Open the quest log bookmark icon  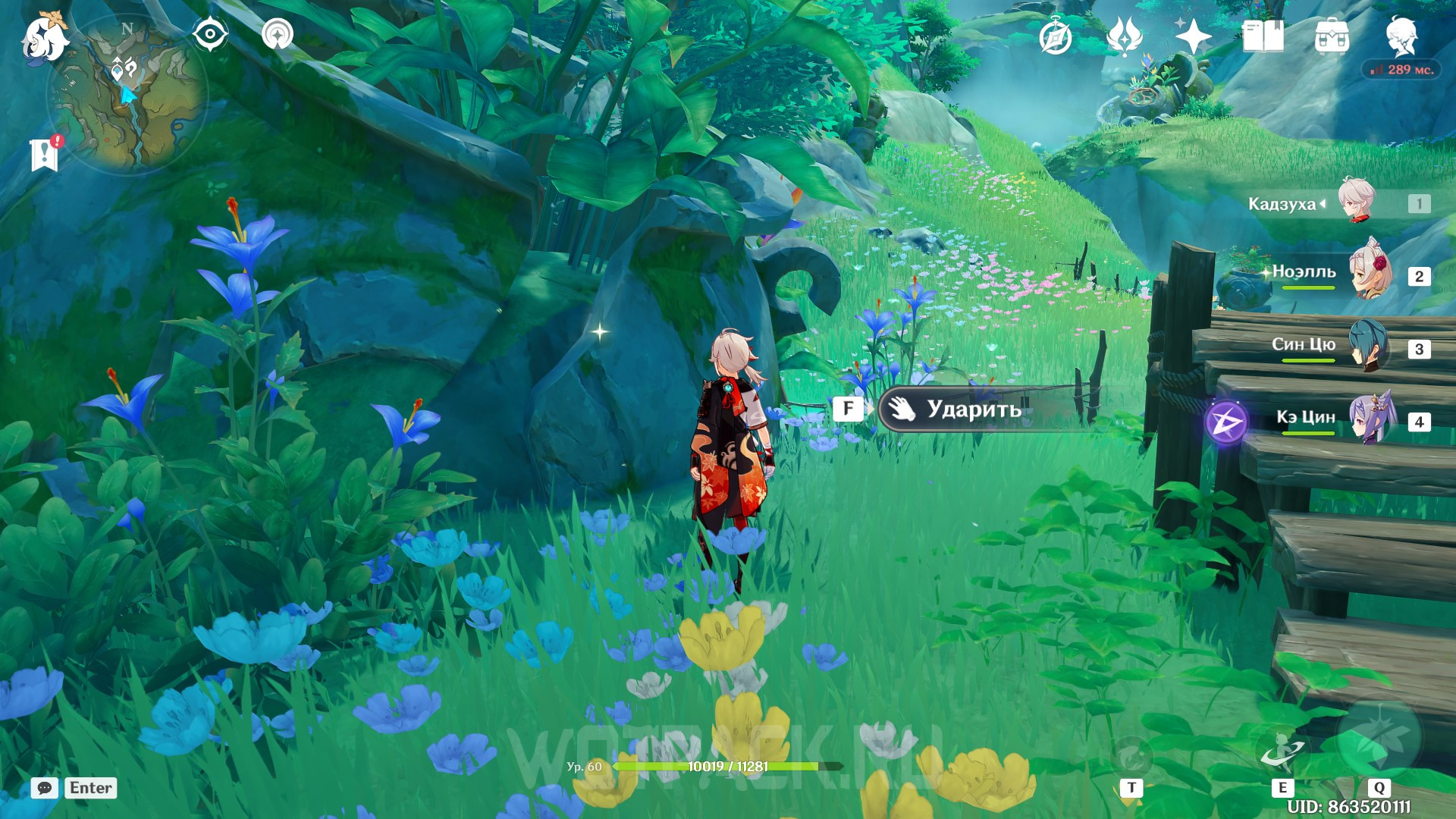[x=45, y=155]
